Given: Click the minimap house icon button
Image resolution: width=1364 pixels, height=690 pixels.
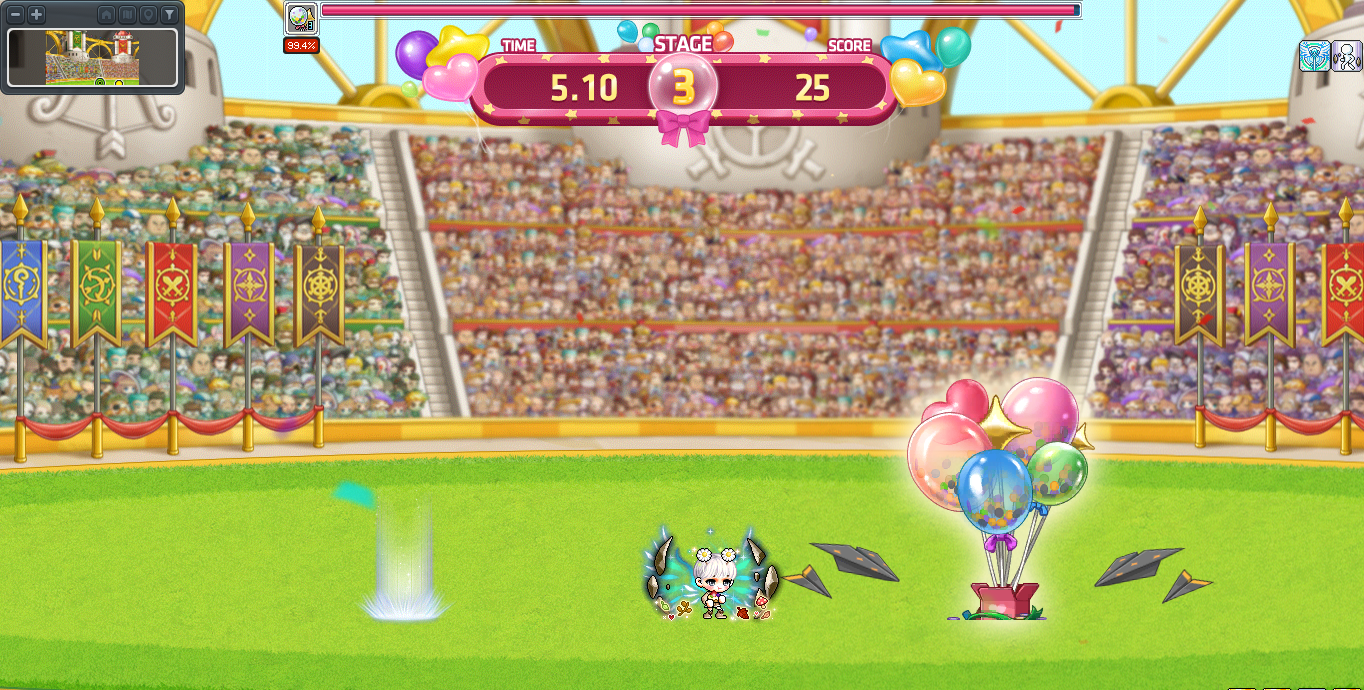Looking at the screenshot, I should (106, 15).
